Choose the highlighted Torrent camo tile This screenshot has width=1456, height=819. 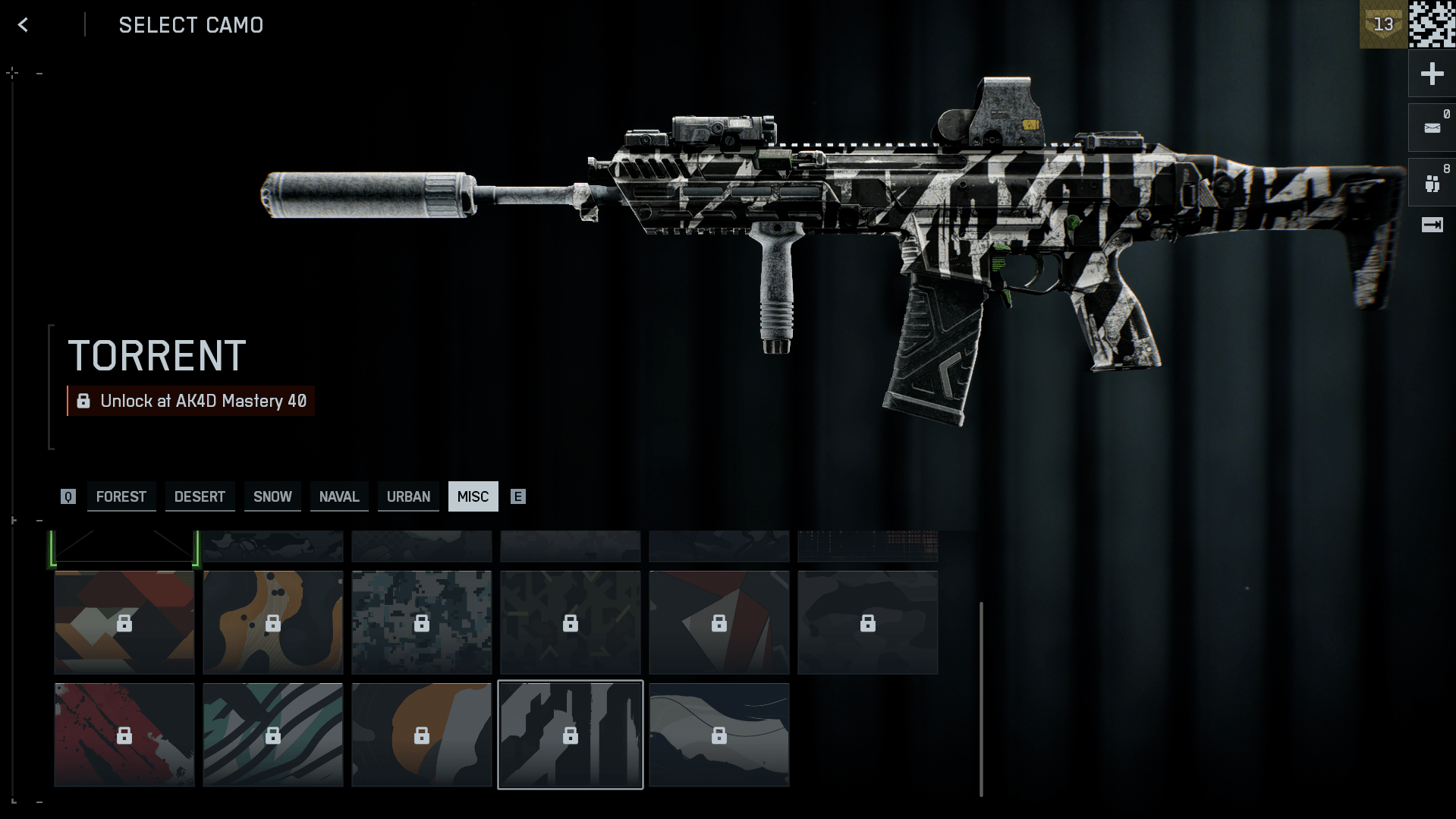[x=571, y=735]
